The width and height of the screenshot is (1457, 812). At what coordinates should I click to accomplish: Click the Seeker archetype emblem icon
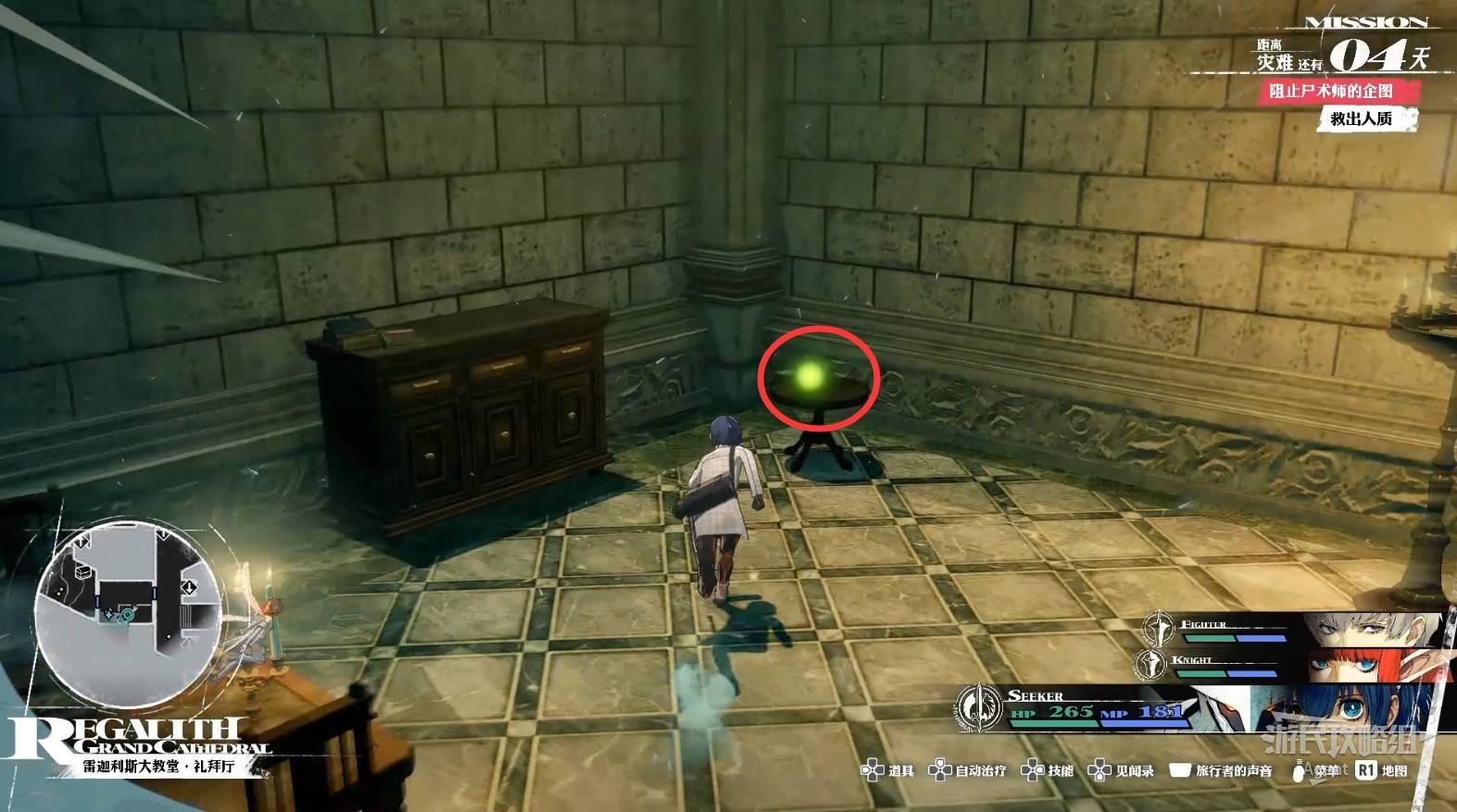pos(977,708)
